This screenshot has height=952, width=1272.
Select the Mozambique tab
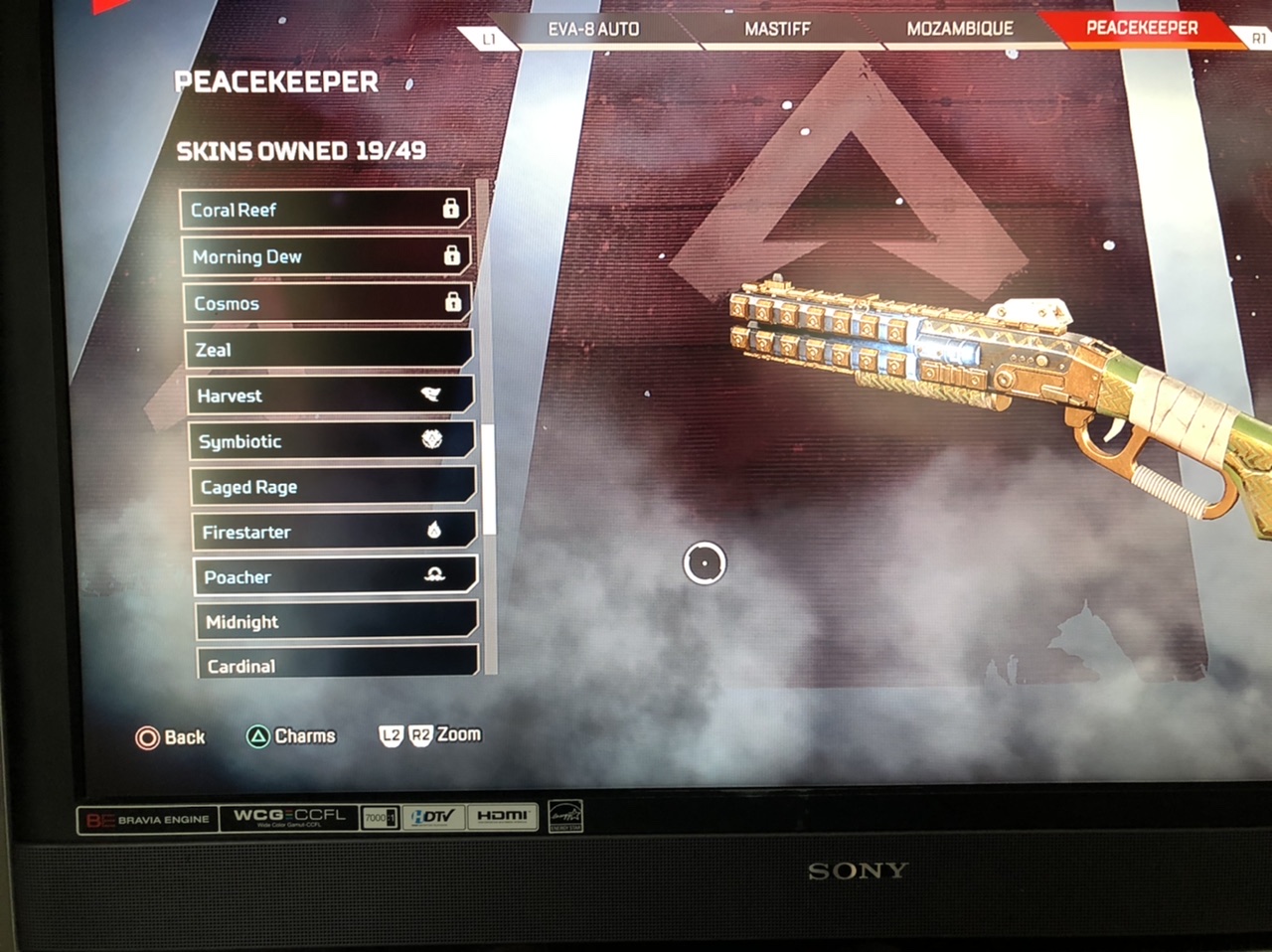coord(959,29)
